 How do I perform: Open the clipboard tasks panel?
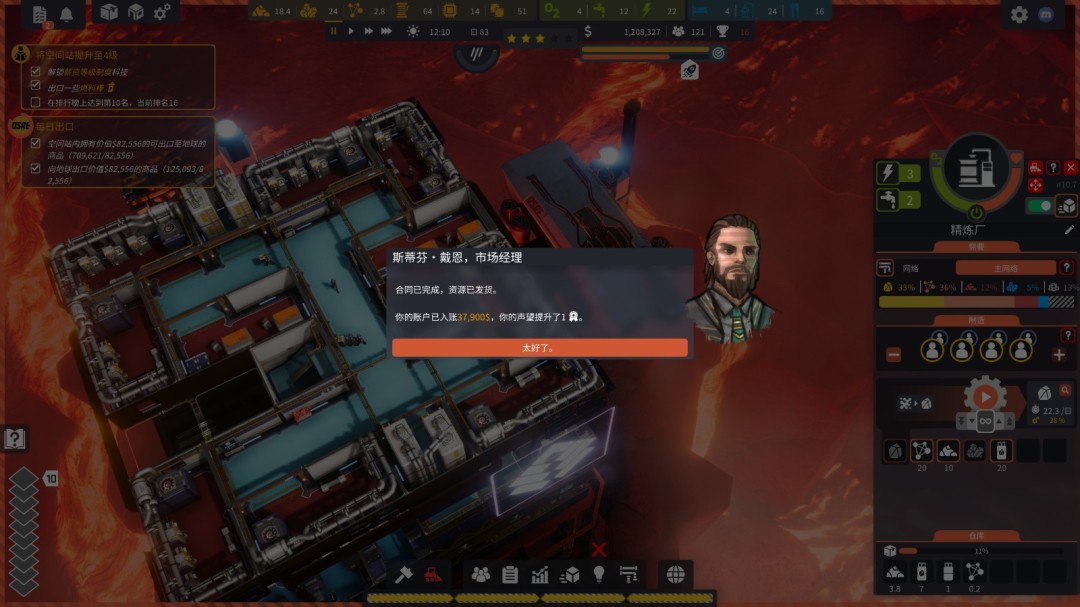(510, 574)
